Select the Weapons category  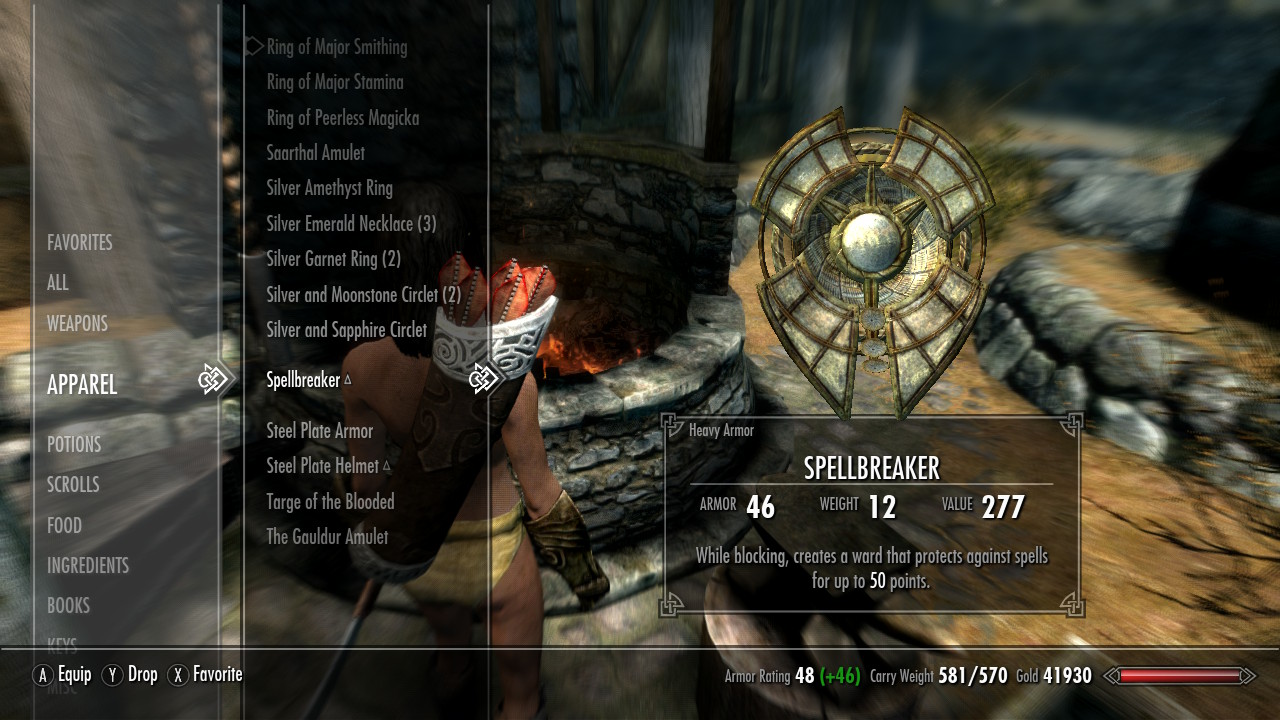coord(77,324)
